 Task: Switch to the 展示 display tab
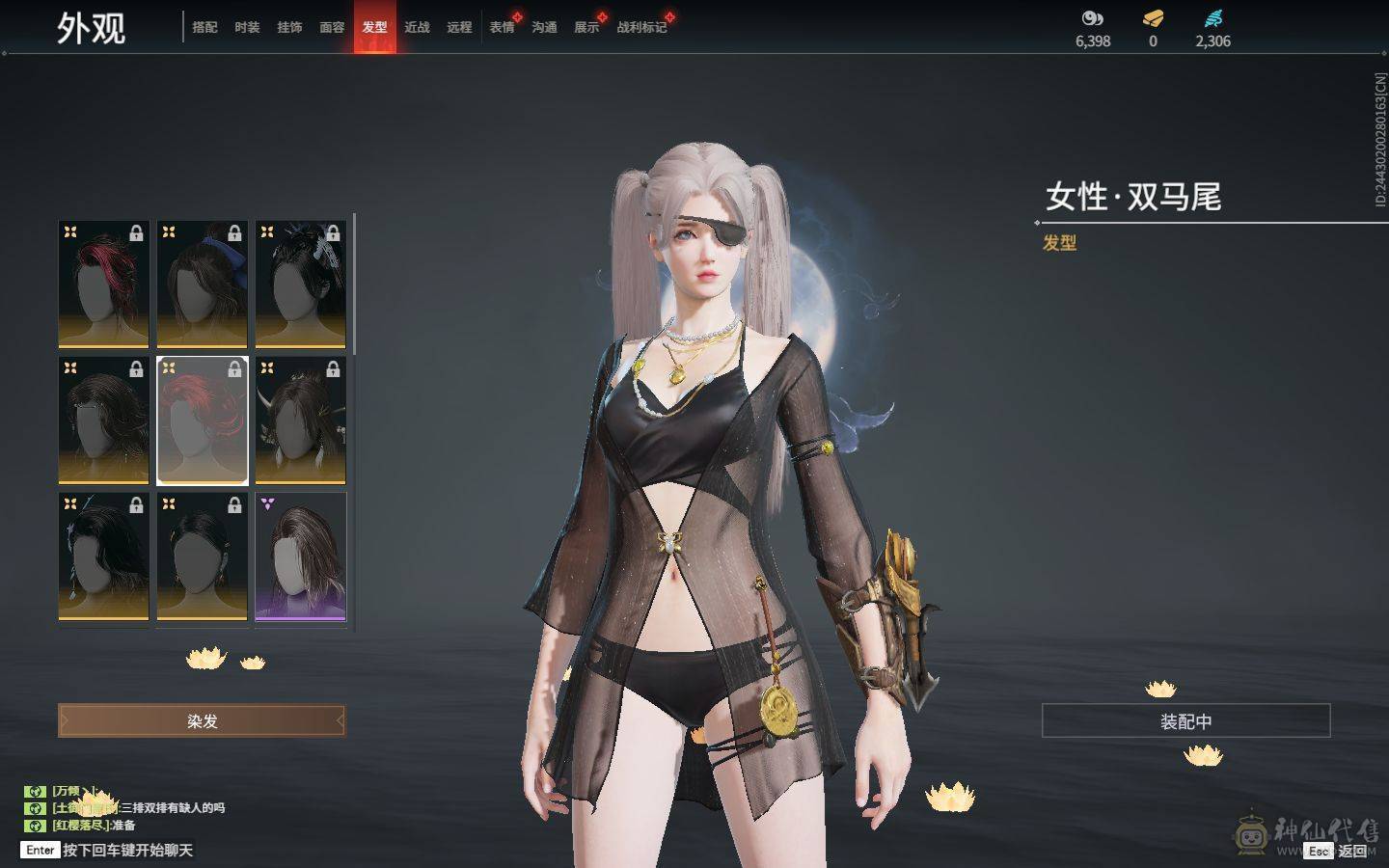tap(586, 27)
